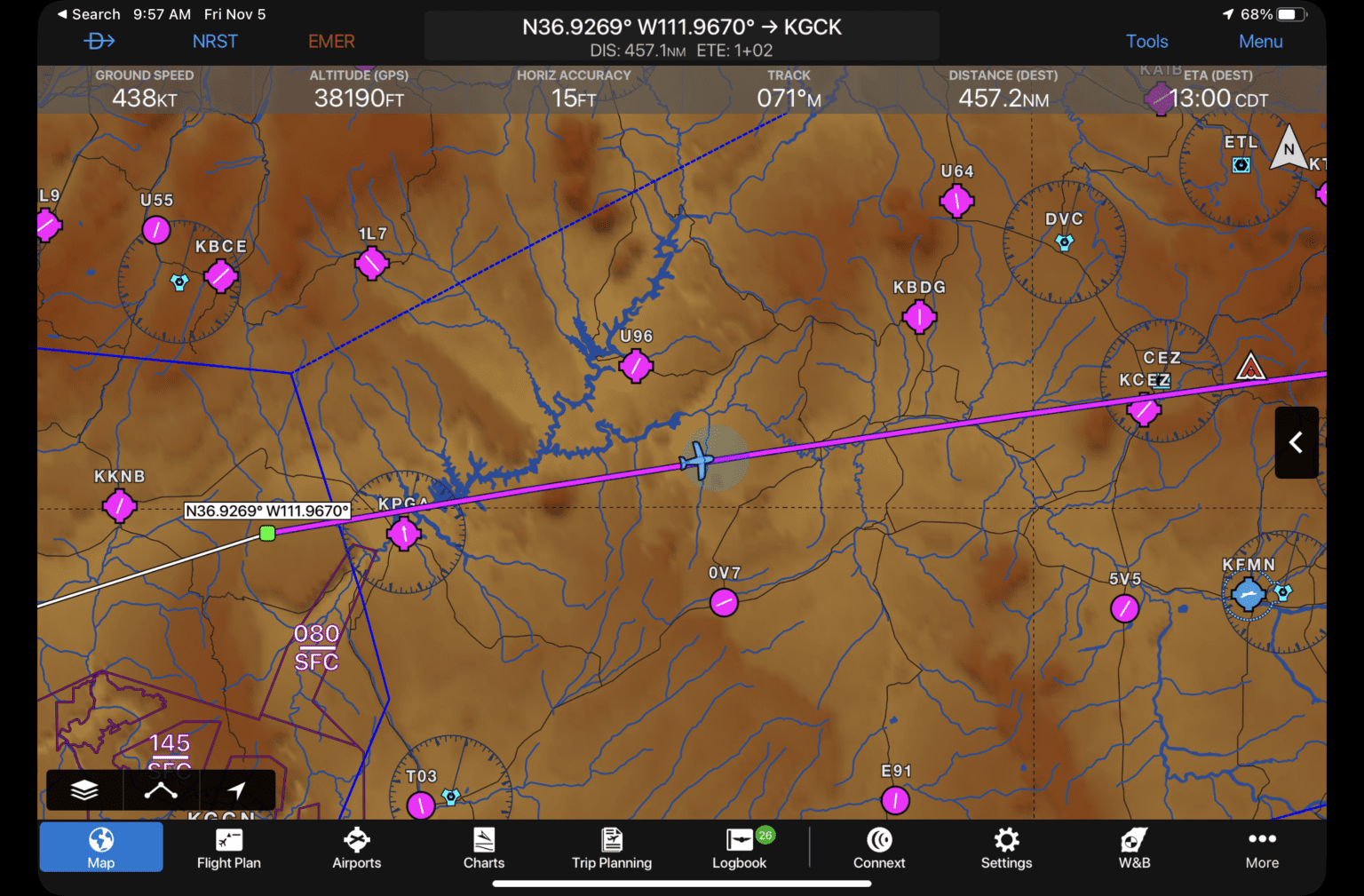1364x896 pixels.
Task: Open the Settings gear
Action: tap(1006, 846)
